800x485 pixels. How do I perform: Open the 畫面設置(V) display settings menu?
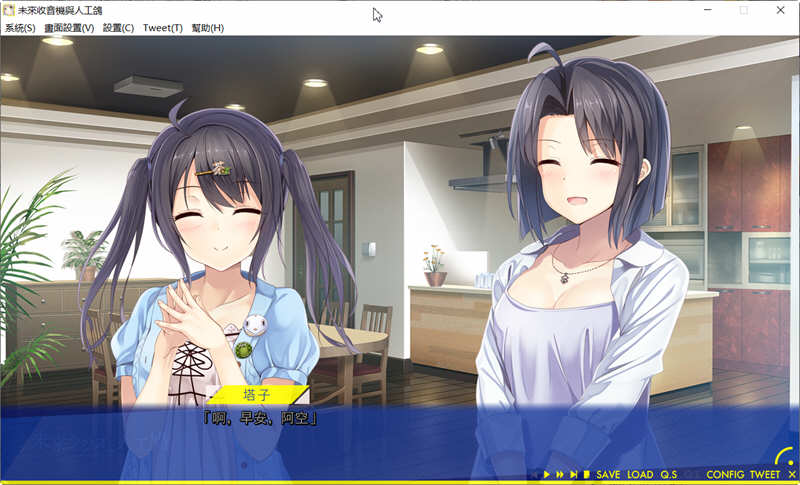point(69,28)
